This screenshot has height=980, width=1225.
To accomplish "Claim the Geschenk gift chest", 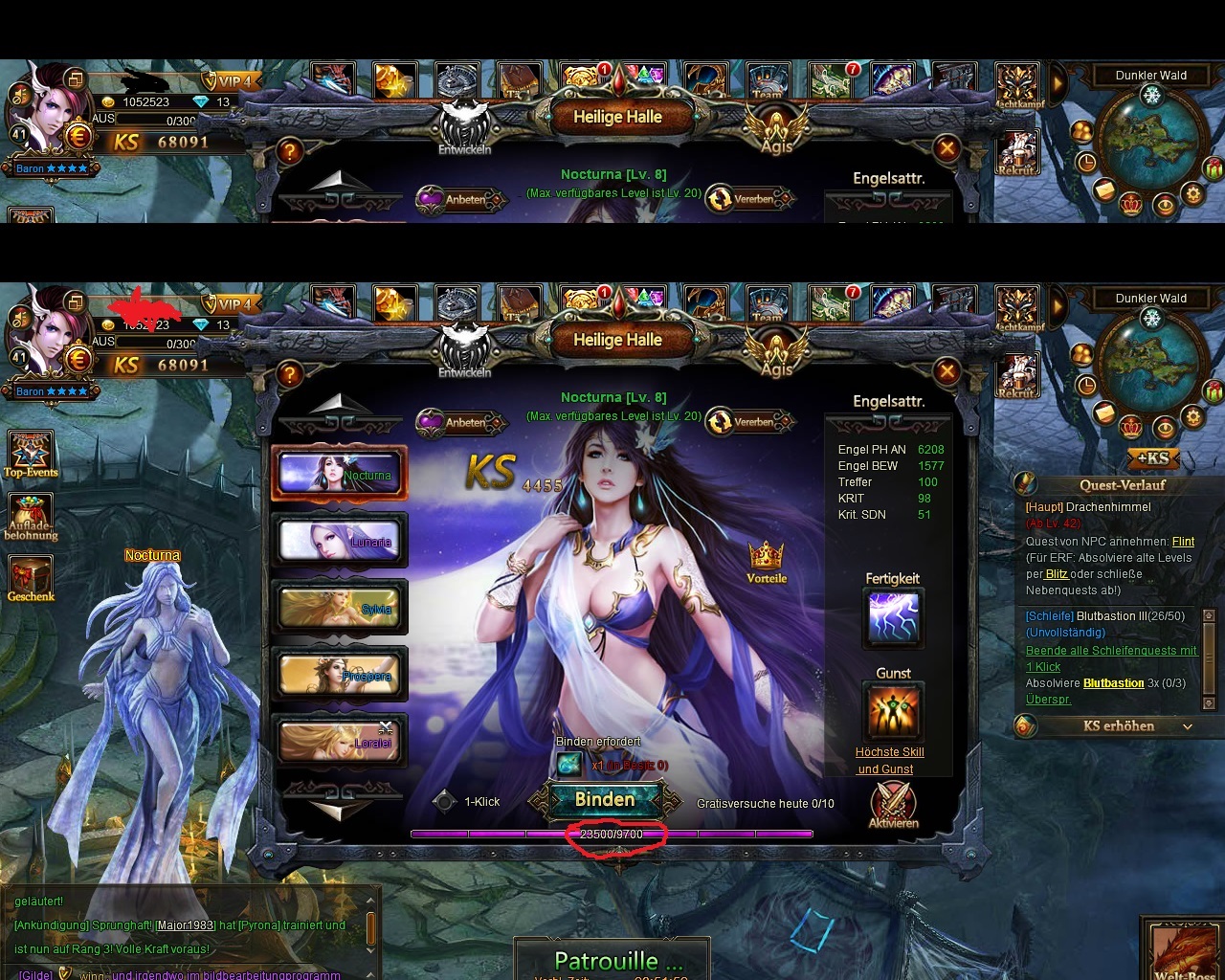I will tap(31, 579).
